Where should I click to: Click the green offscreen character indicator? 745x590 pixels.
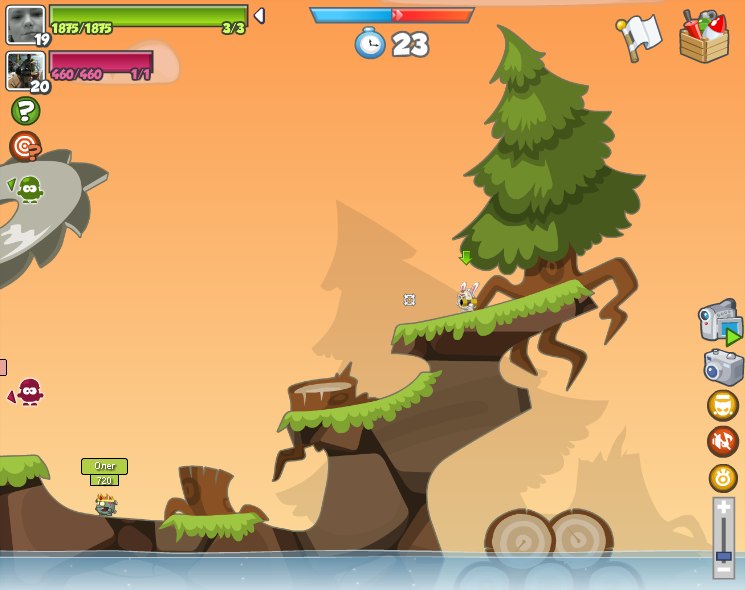pos(28,189)
